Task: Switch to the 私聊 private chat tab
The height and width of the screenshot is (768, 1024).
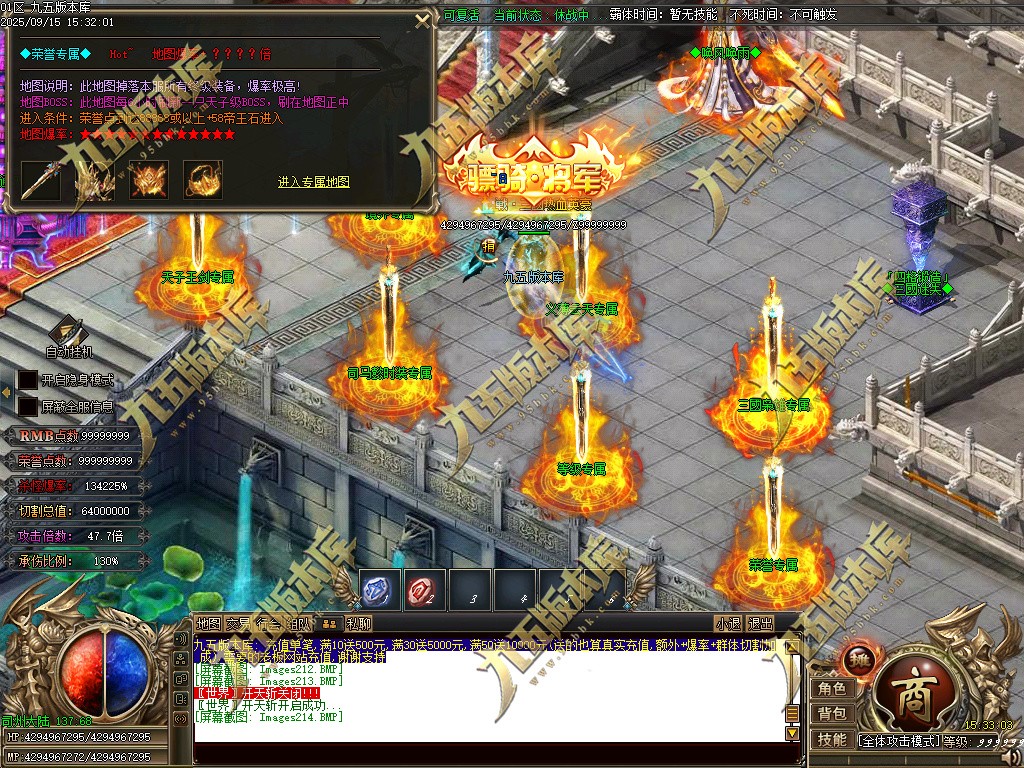Action: (359, 623)
